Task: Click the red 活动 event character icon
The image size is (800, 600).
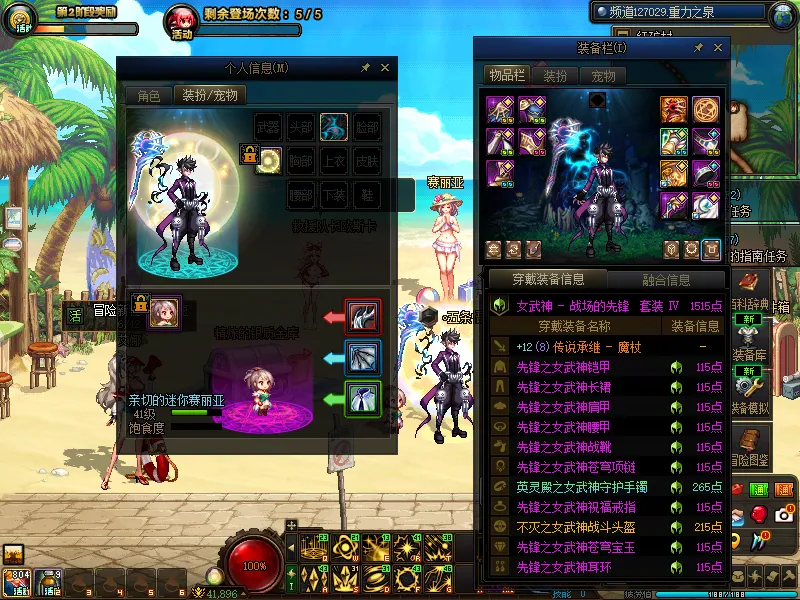Action: [182, 20]
